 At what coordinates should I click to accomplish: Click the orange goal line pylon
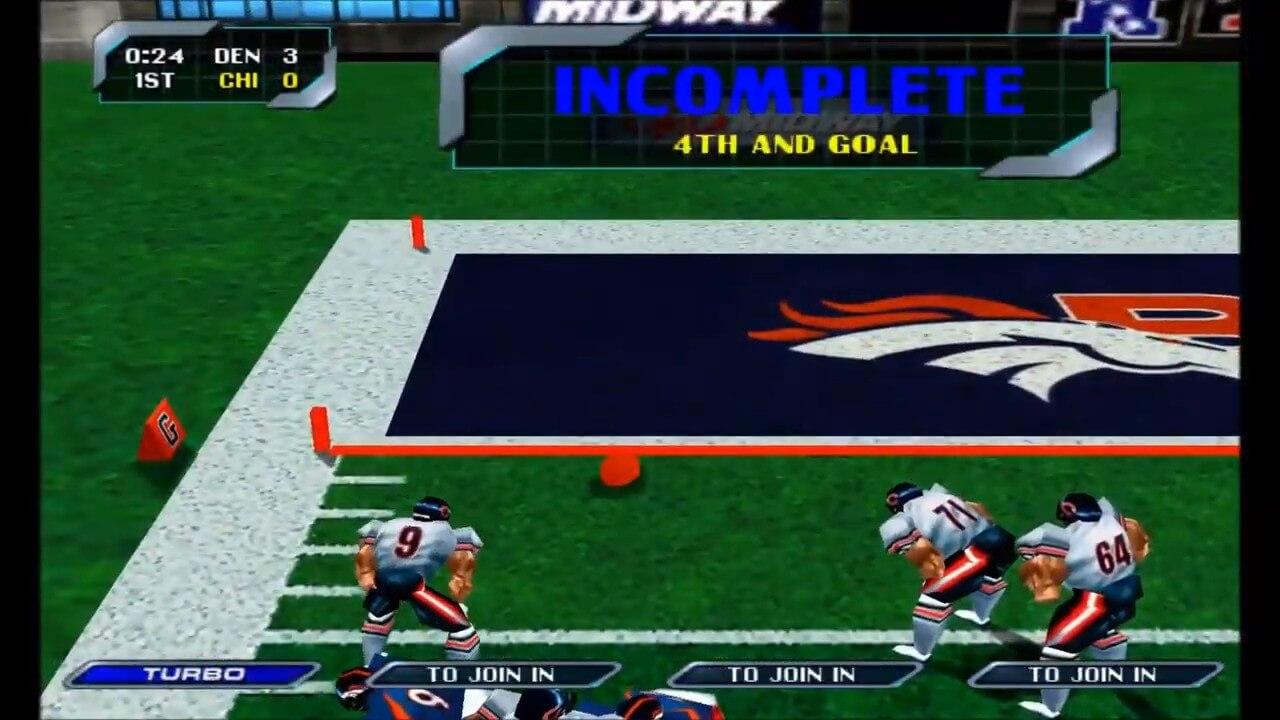tap(320, 425)
